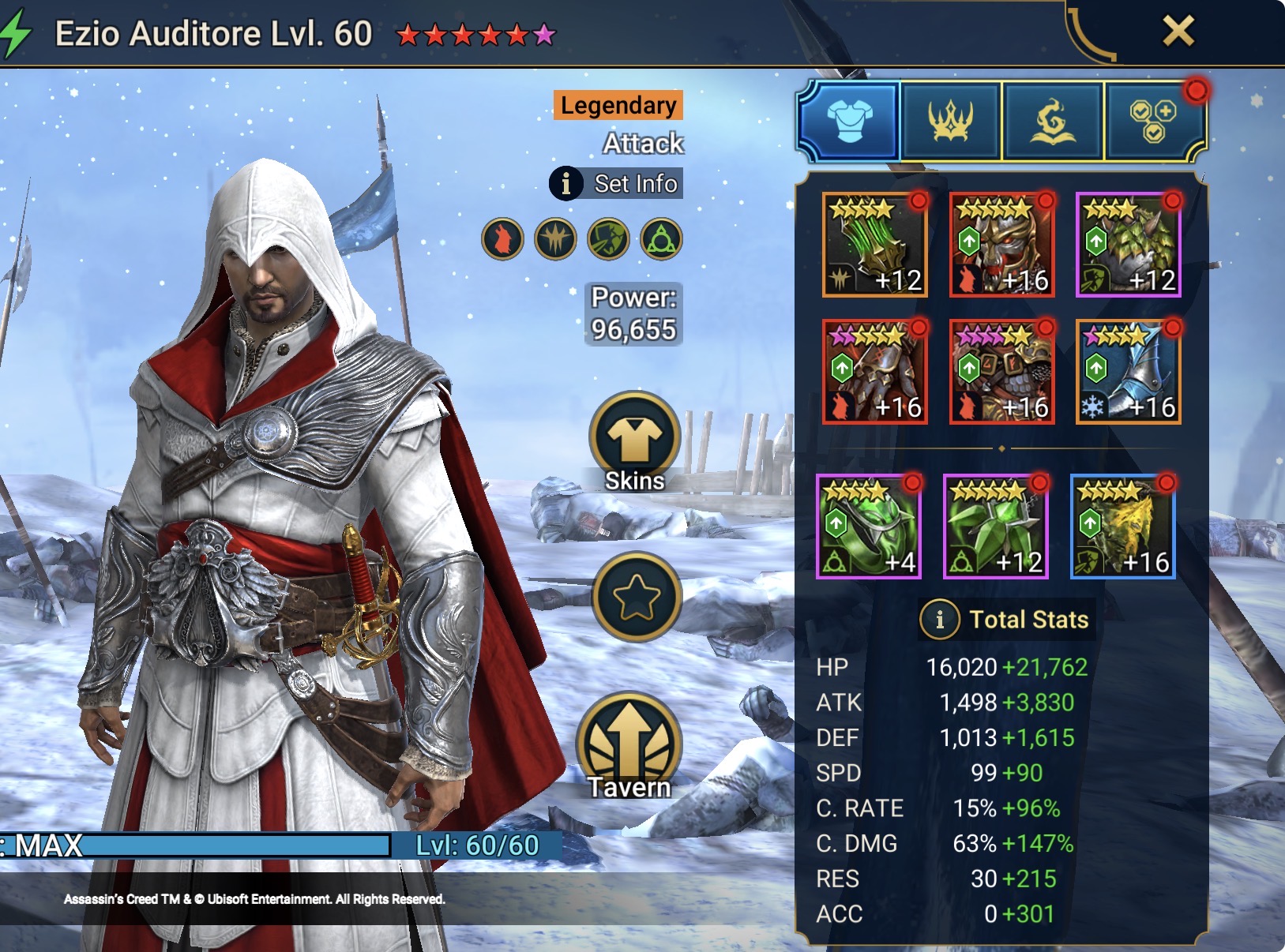This screenshot has height=952, width=1285.
Task: Select the green spiked shield +12
Action: pos(1128,245)
